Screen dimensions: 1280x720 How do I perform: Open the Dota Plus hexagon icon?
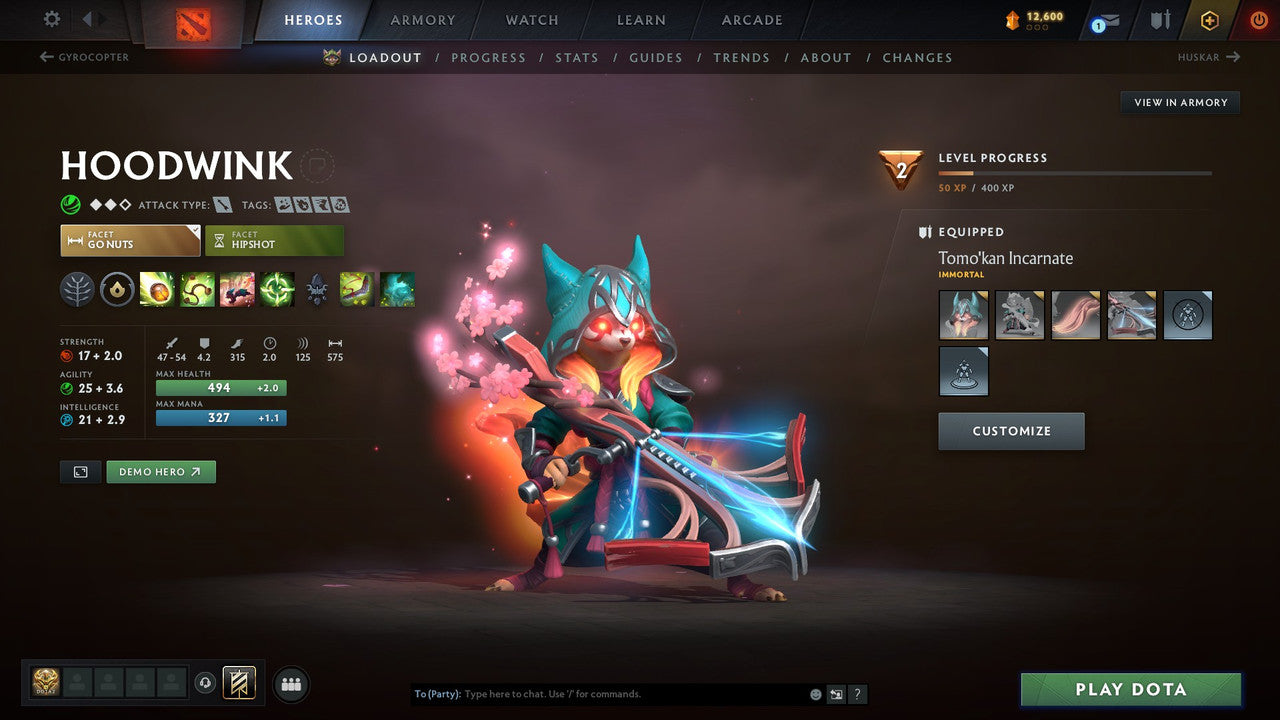click(x=1209, y=20)
